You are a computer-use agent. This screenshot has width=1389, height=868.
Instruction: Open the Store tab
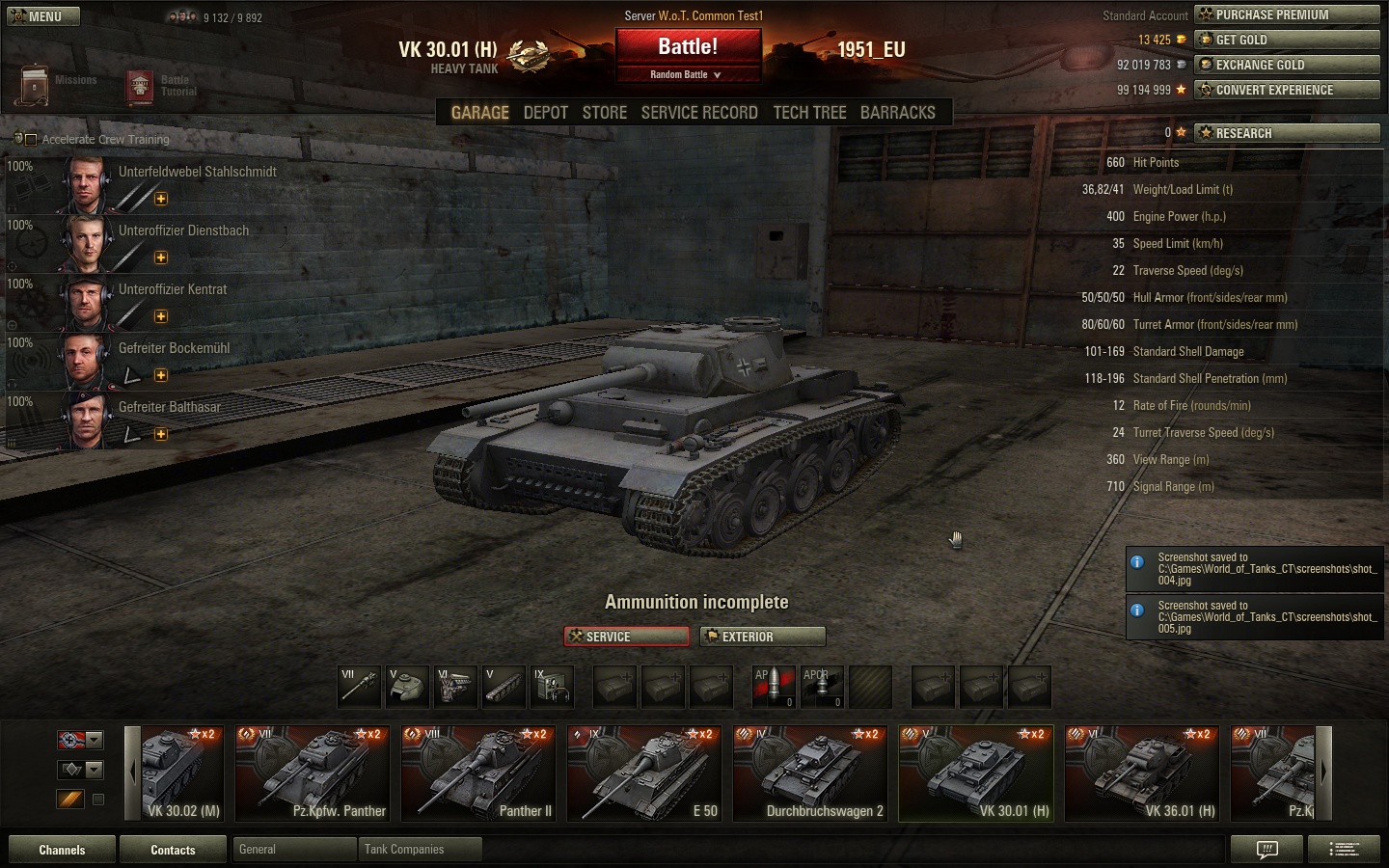coord(604,113)
